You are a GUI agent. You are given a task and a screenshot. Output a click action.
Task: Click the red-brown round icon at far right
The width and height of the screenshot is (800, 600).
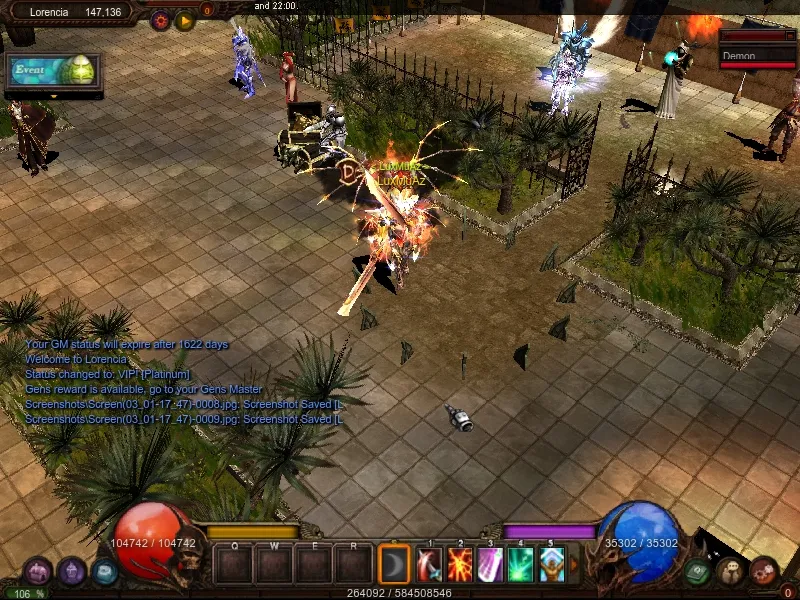point(763,571)
